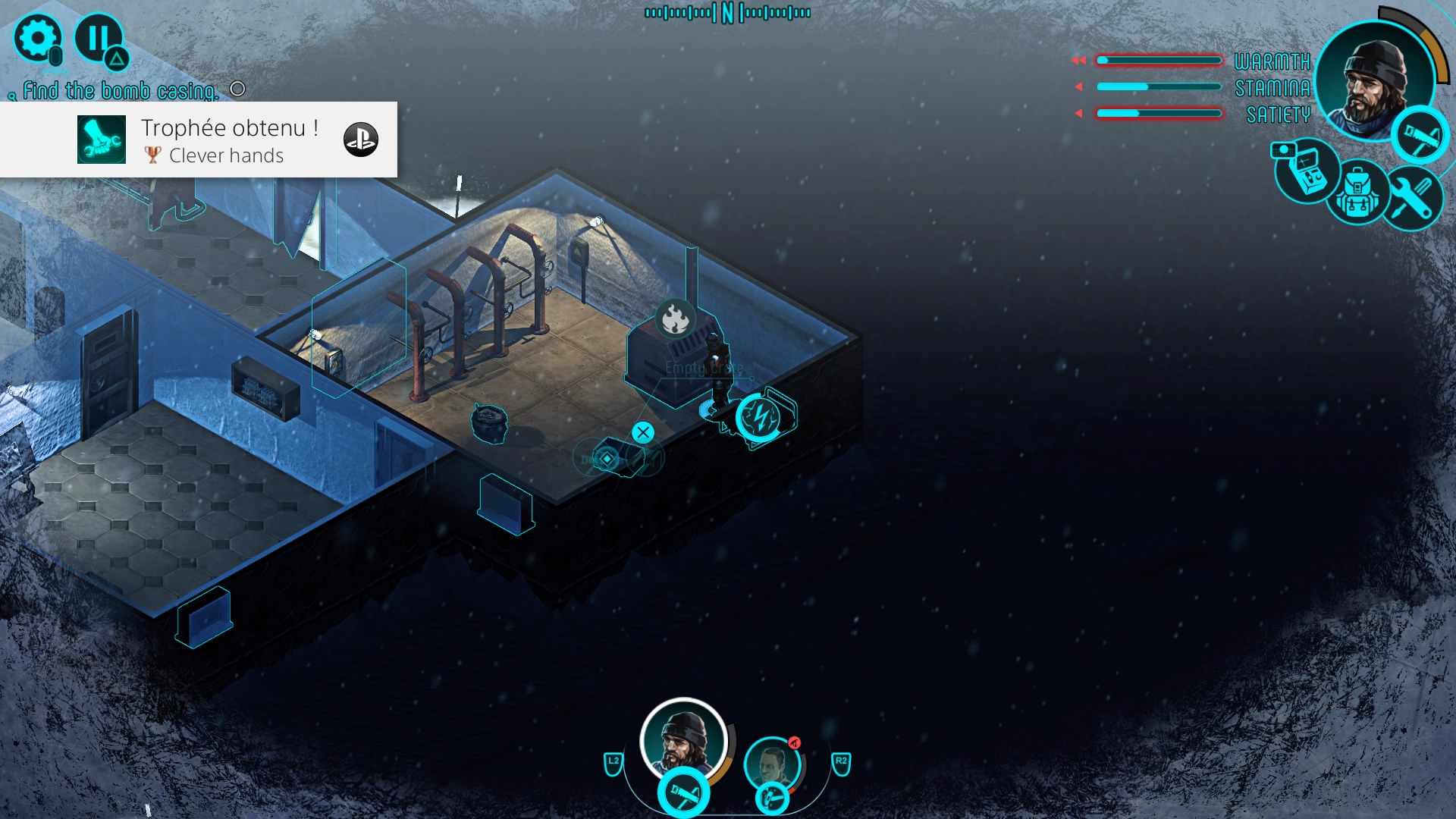Close the Empty crate interaction prompt
Viewport: 1456px width, 819px height.
tap(643, 432)
